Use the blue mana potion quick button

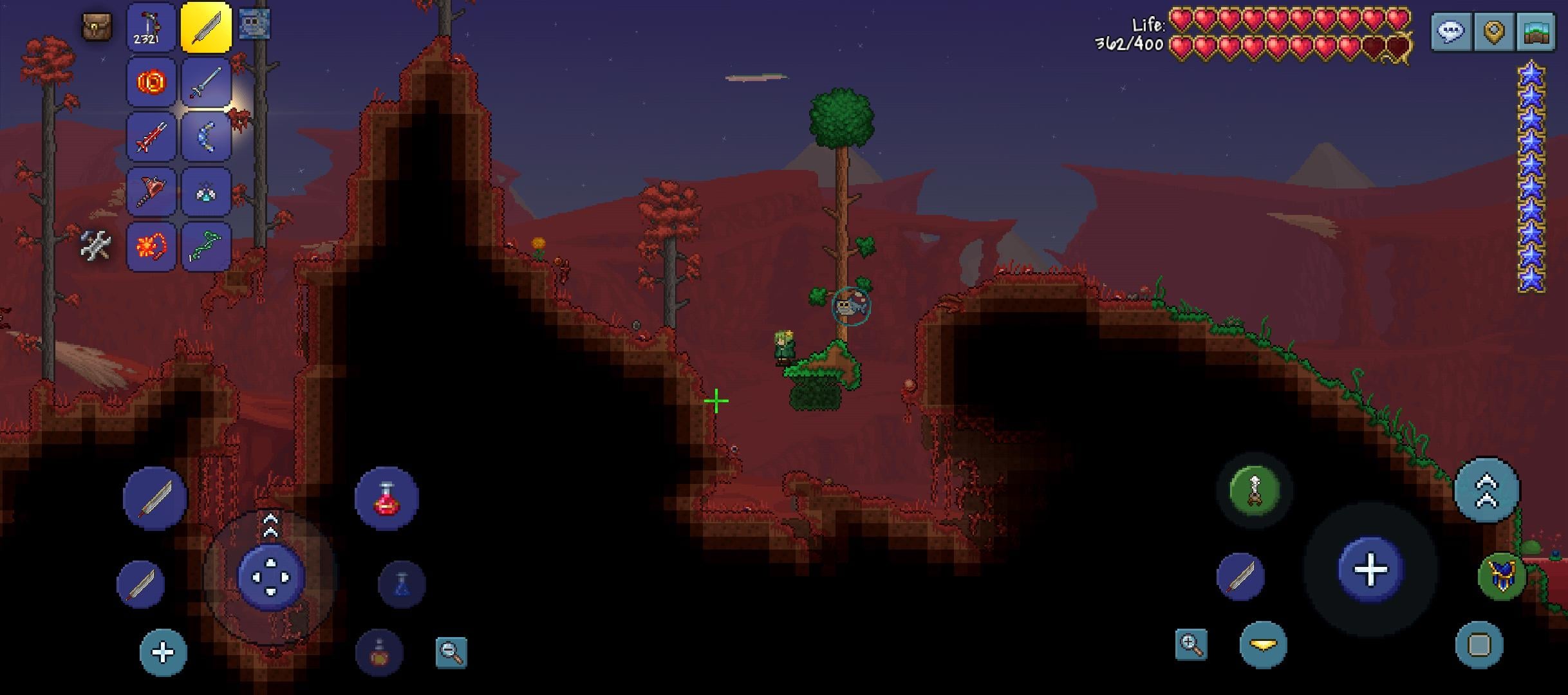[x=402, y=584]
